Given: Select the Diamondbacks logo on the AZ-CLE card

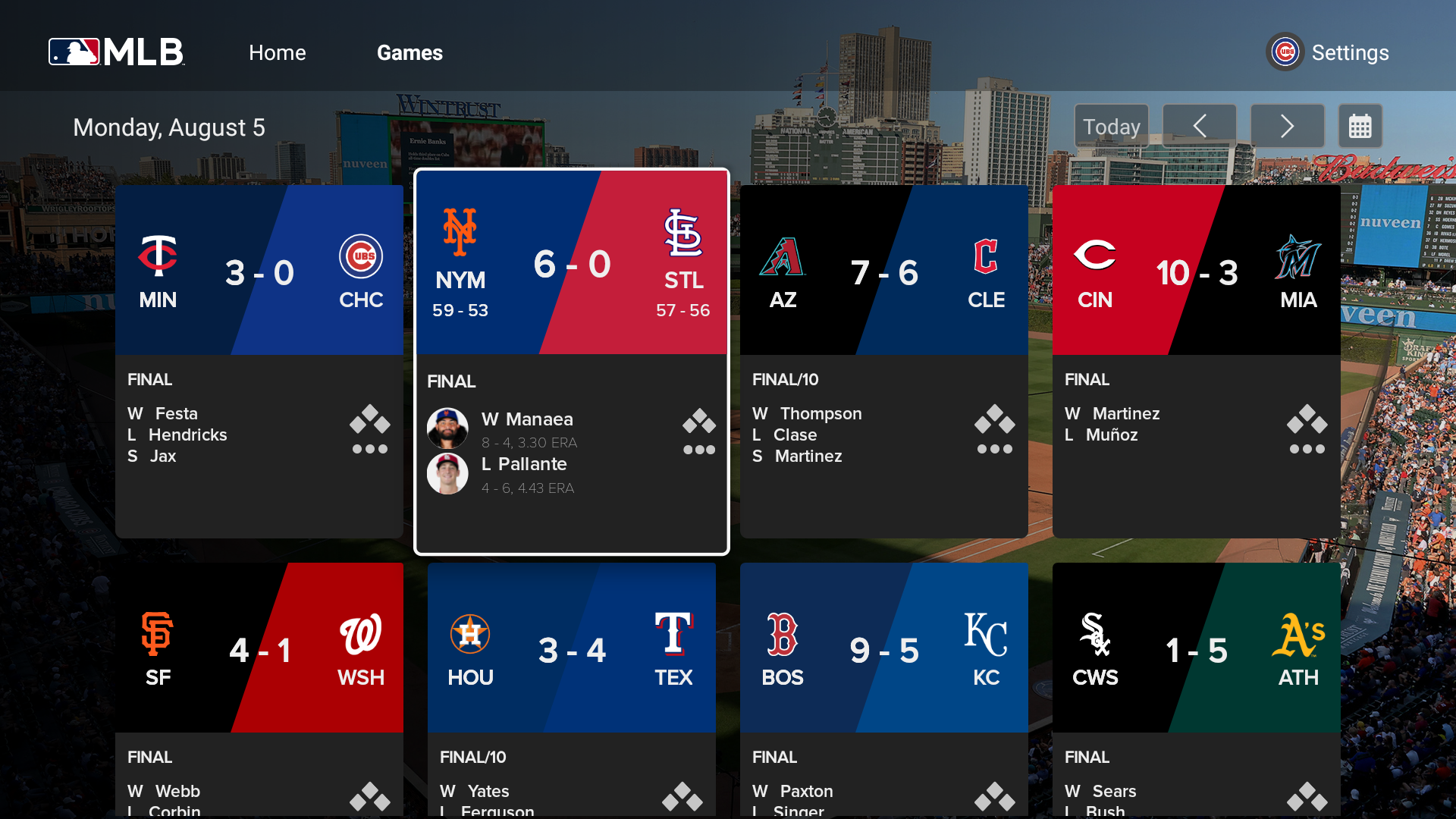Looking at the screenshot, I should click(783, 256).
